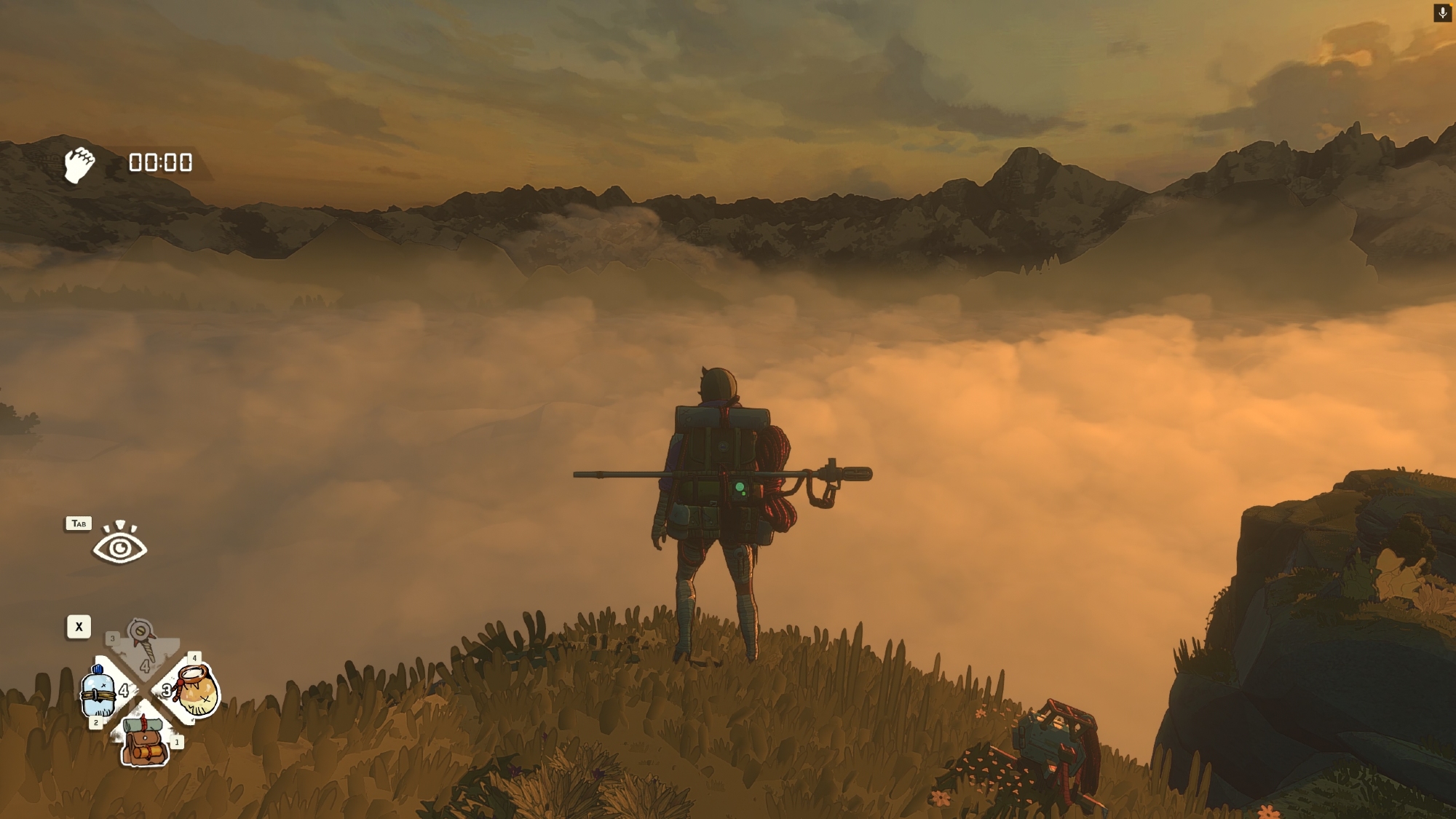The image size is (1456, 819).
Task: Select the greyed-out piton item slot
Action: (x=143, y=641)
